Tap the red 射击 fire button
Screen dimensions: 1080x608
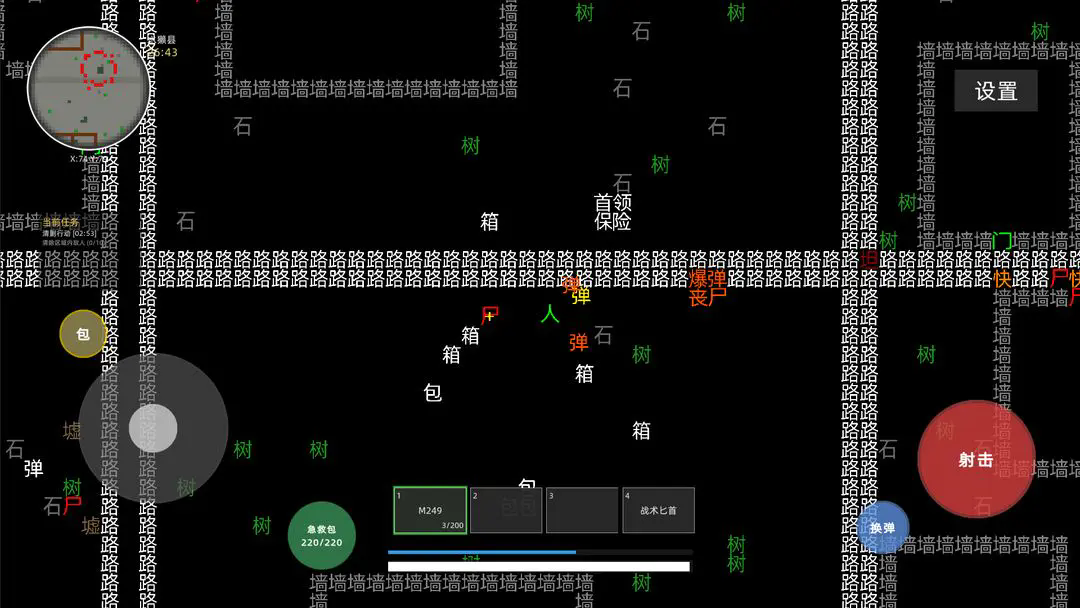coord(976,460)
